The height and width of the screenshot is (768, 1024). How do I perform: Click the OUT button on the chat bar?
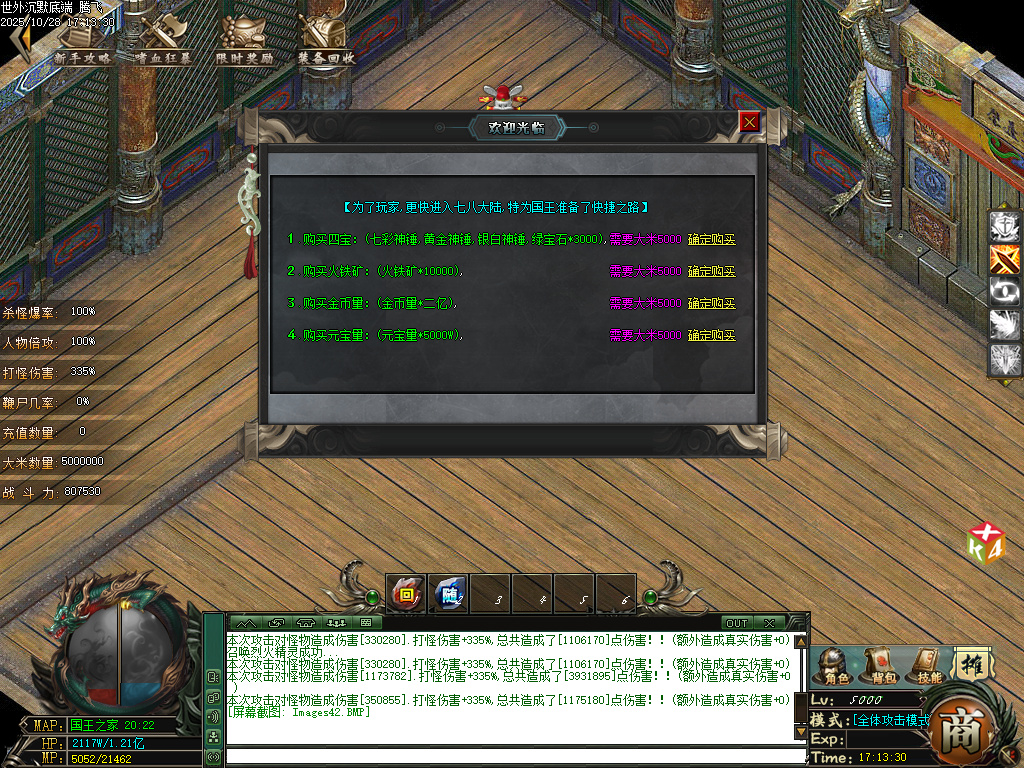[737, 624]
